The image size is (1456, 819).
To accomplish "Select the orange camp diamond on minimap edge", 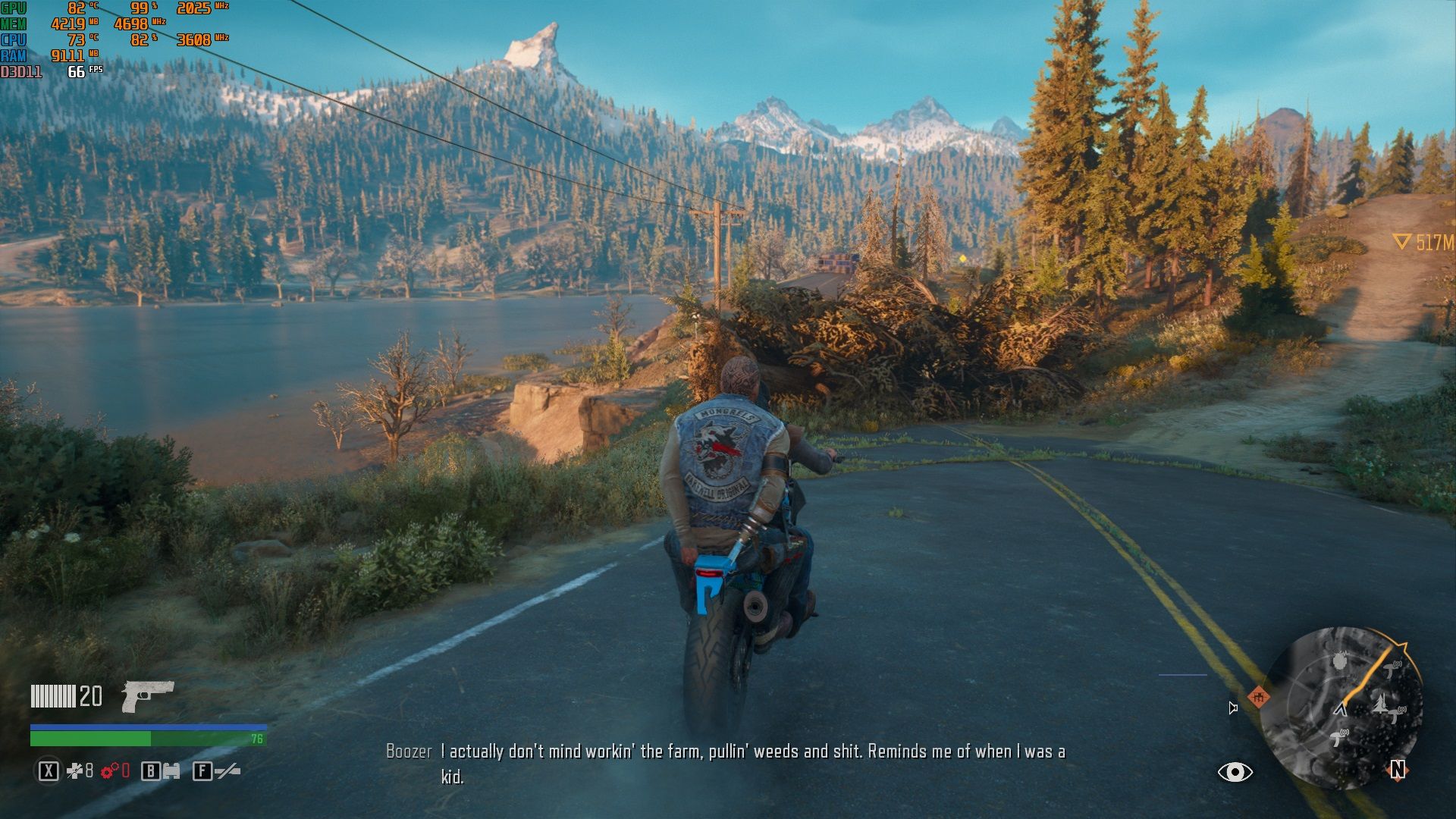I will tap(1258, 696).
